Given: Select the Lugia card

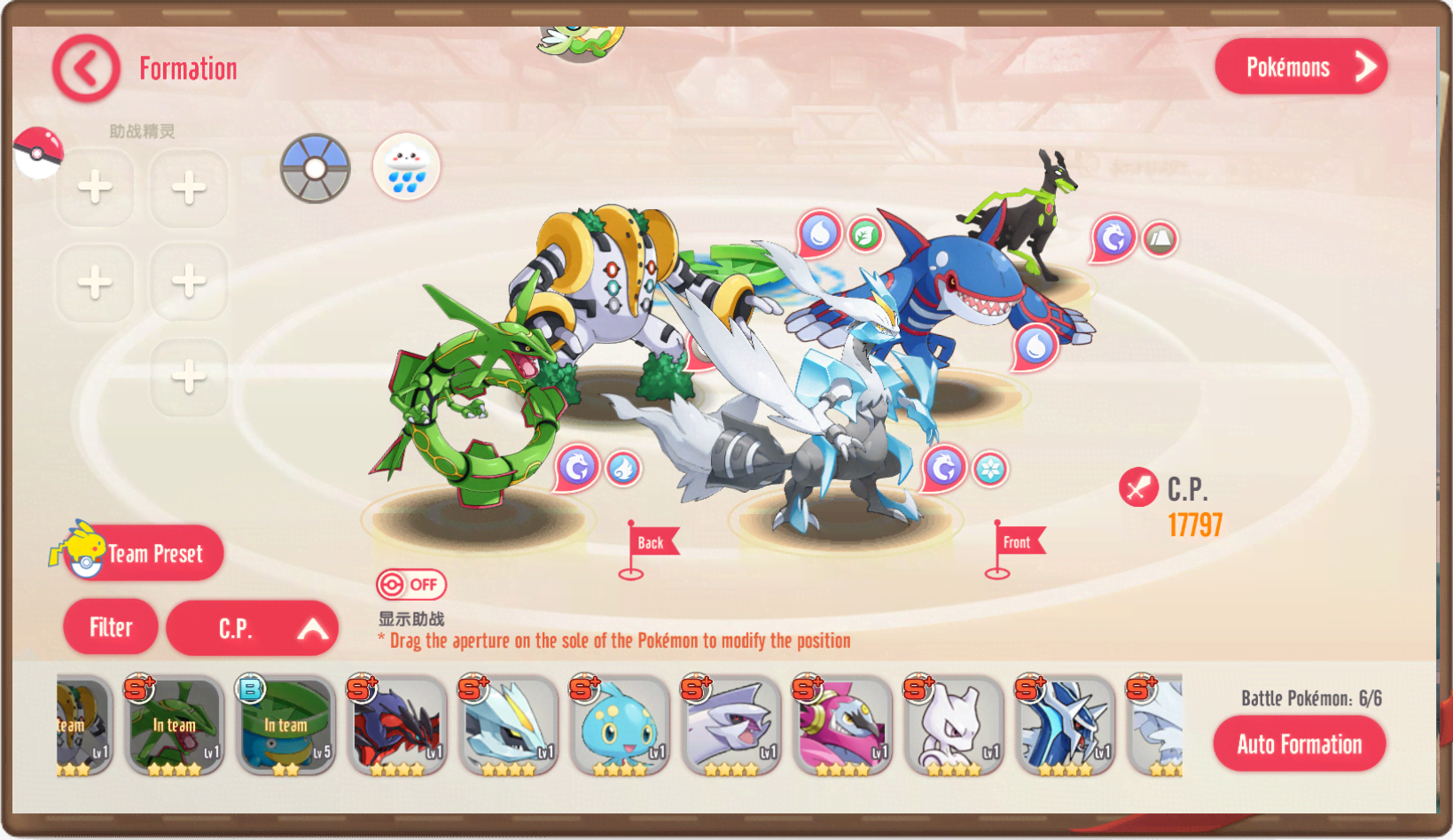Looking at the screenshot, I should coord(730,725).
